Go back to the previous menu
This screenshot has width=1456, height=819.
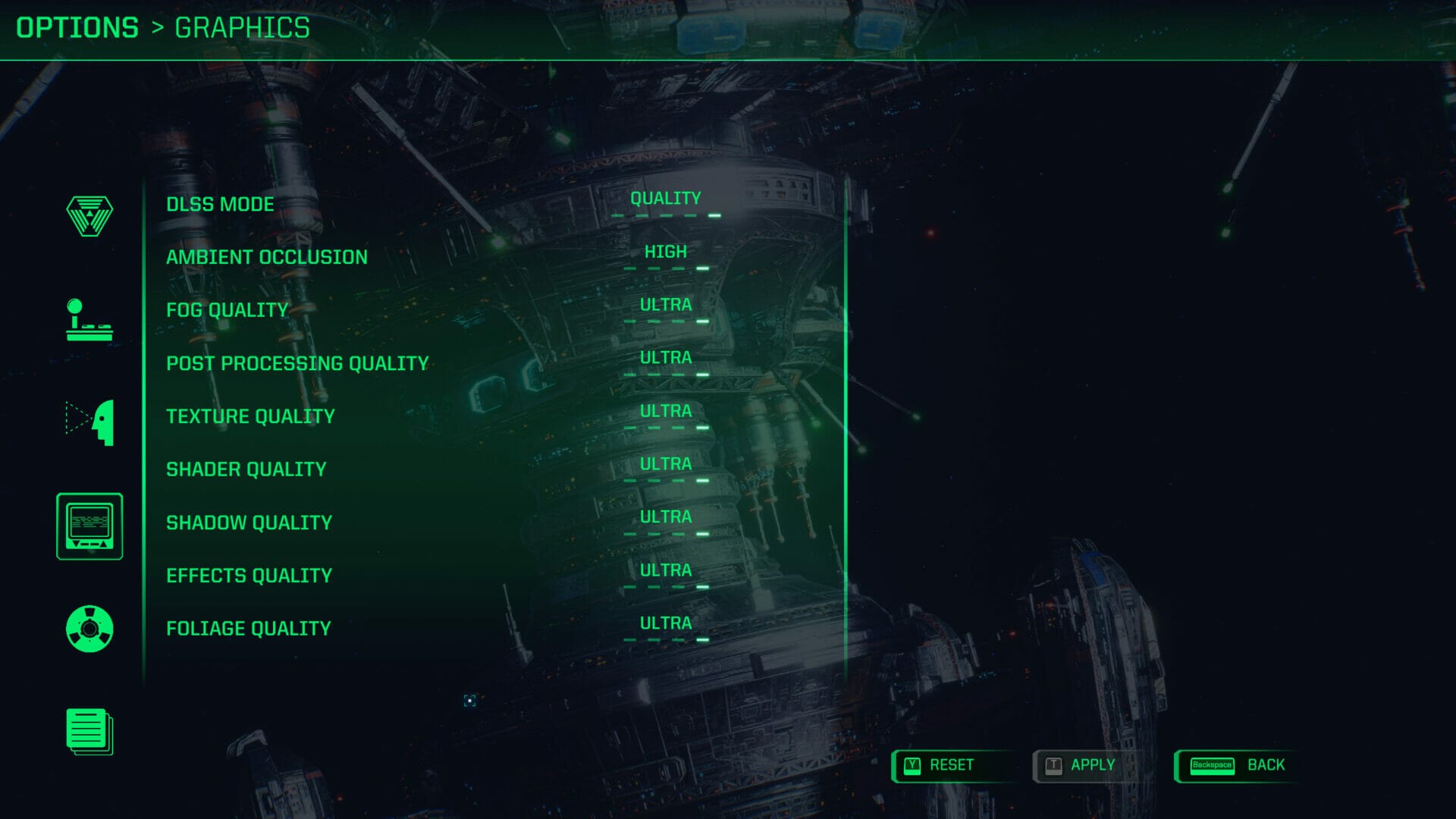pyautogui.click(x=1238, y=765)
